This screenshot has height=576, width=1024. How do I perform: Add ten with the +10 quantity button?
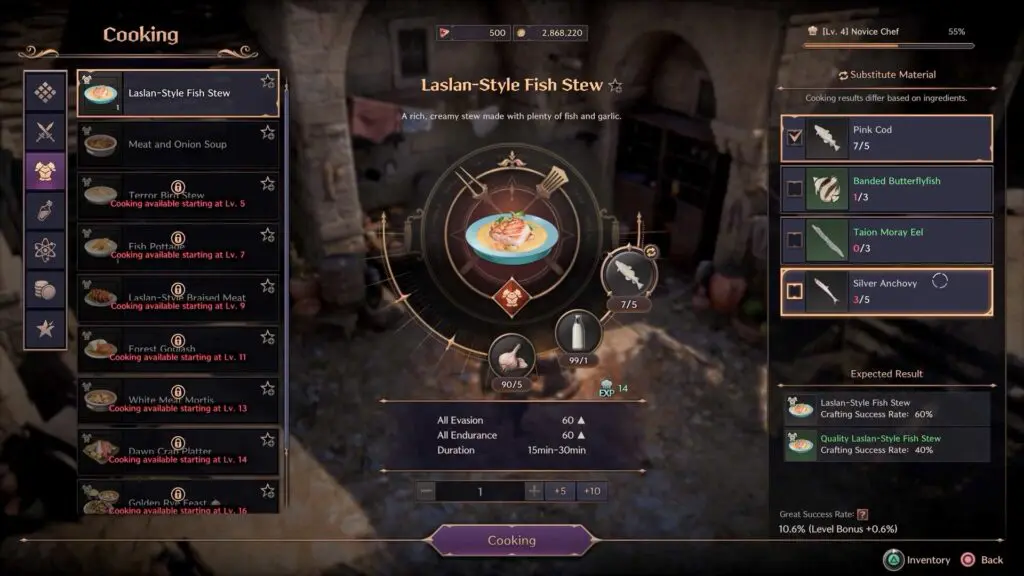coord(592,491)
